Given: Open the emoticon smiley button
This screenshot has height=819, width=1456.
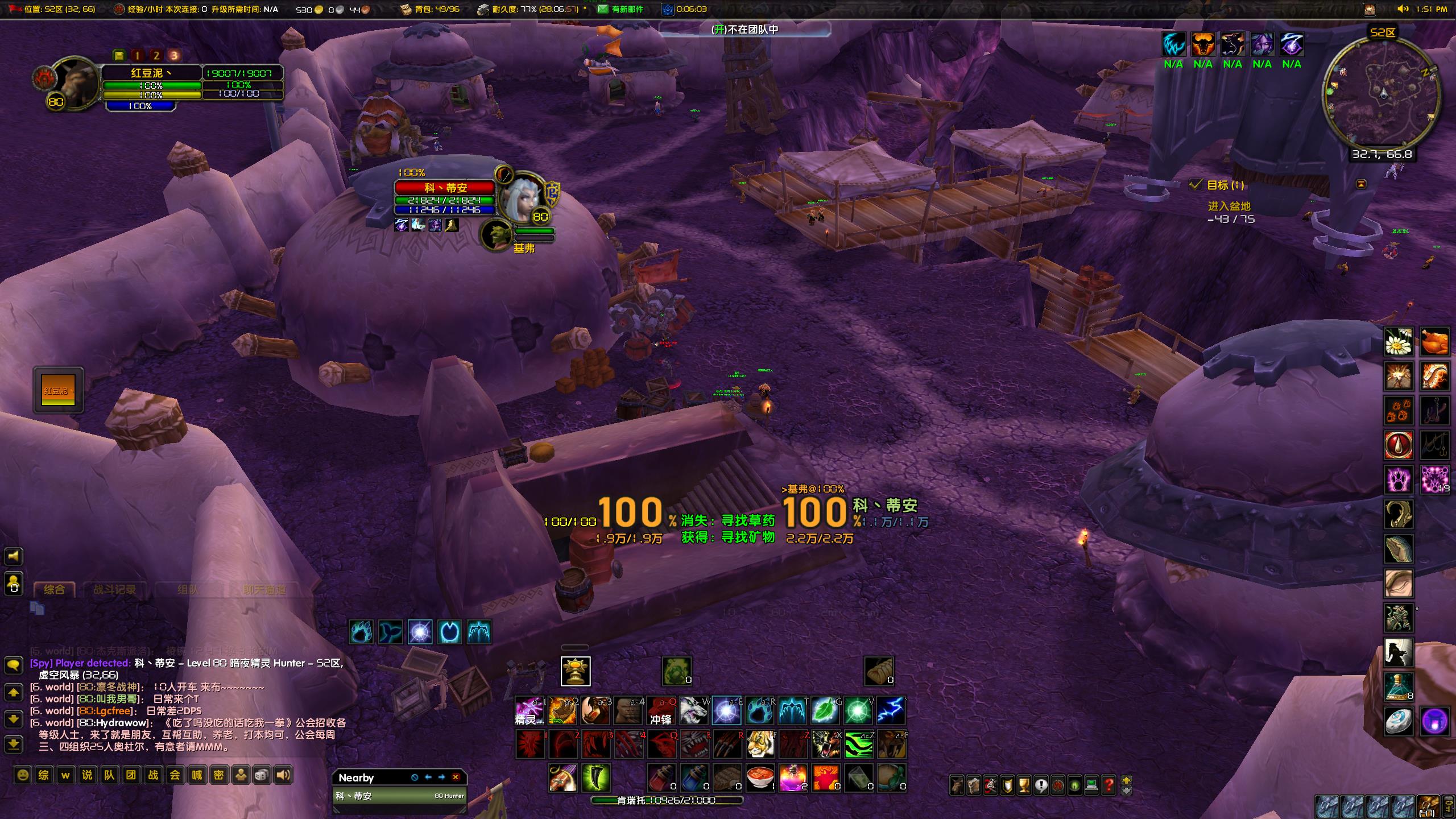Looking at the screenshot, I should coord(23,775).
